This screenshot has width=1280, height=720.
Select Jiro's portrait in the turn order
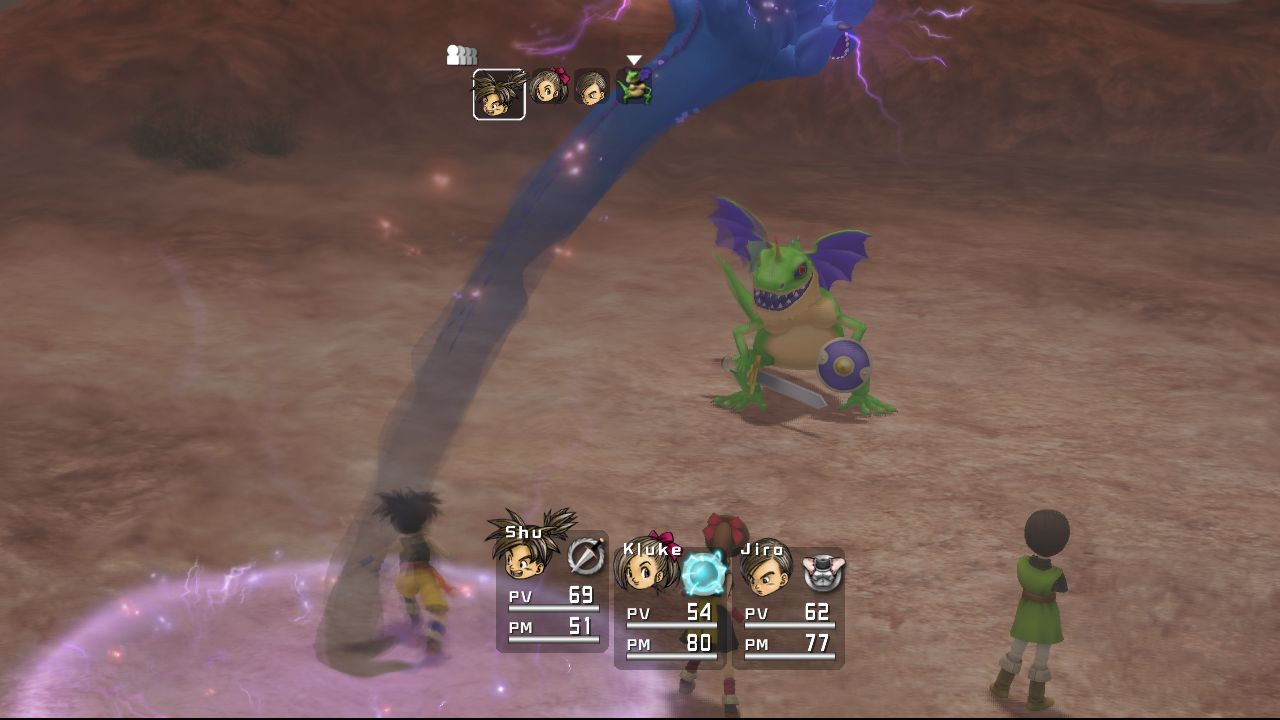coord(591,88)
